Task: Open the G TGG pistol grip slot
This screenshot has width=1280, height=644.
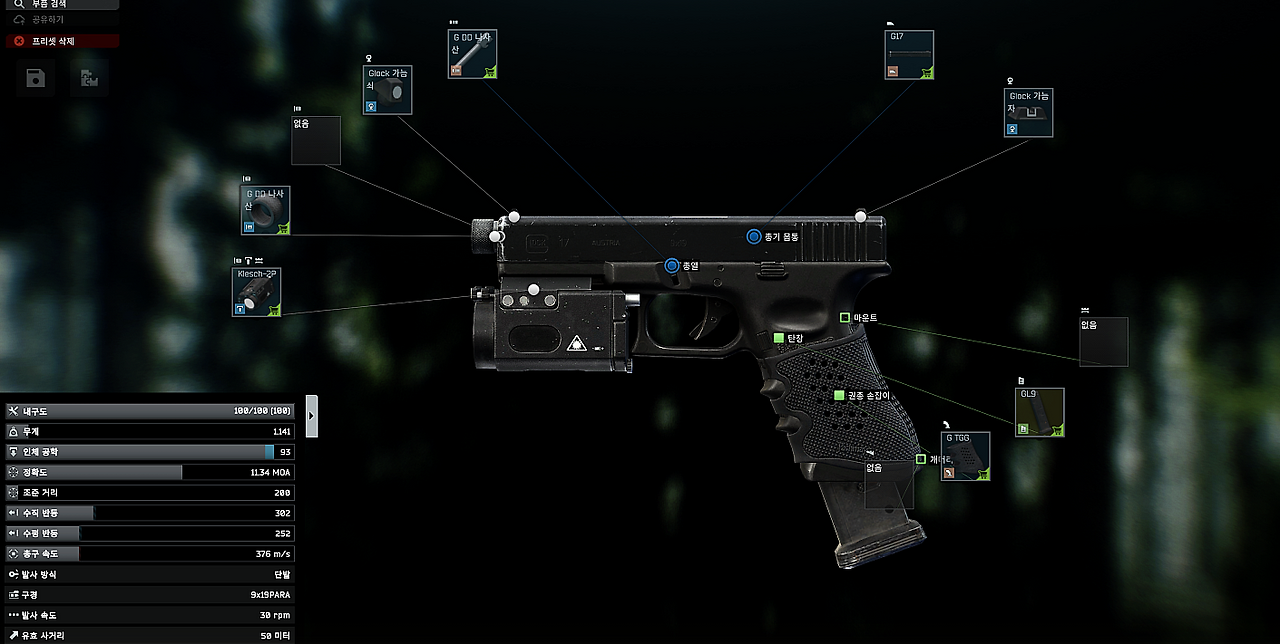Action: point(966,456)
